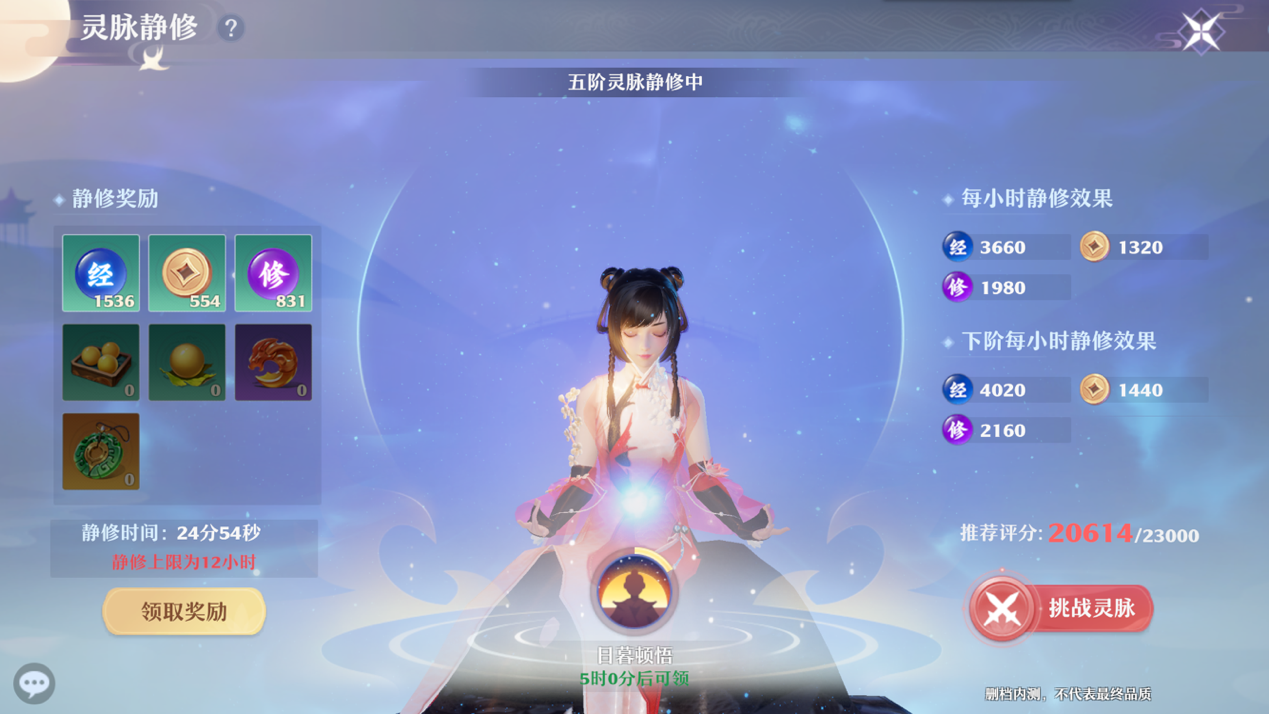Open the question mark help tip
This screenshot has width=1269, height=714.
coord(231,28)
